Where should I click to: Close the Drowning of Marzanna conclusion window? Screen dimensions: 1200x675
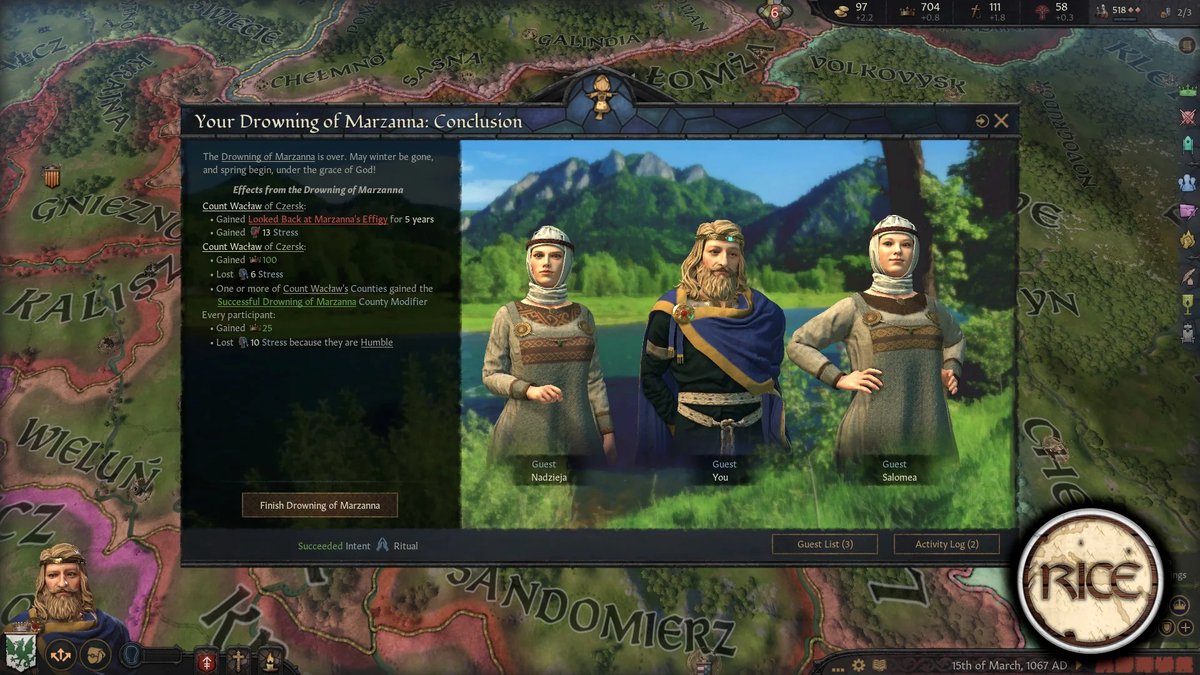[1001, 121]
